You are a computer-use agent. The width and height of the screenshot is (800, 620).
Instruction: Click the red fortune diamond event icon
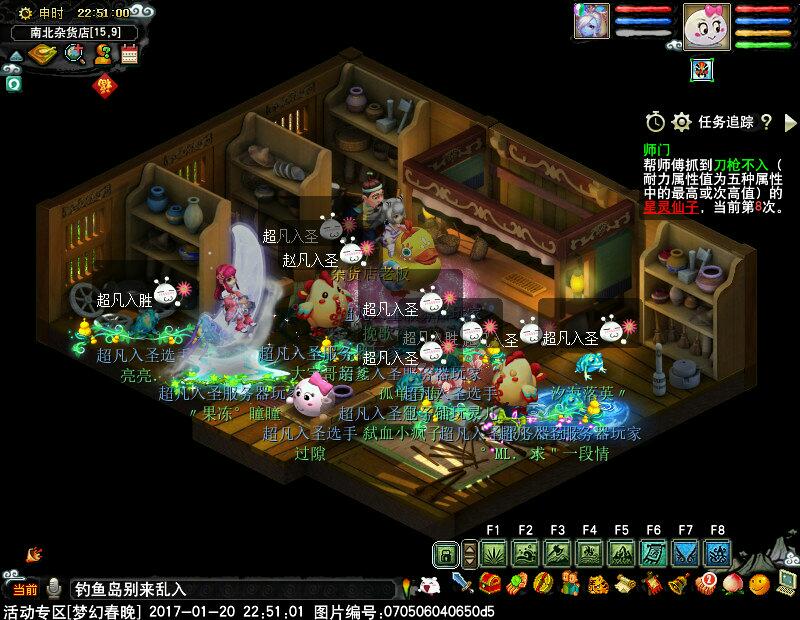click(102, 86)
